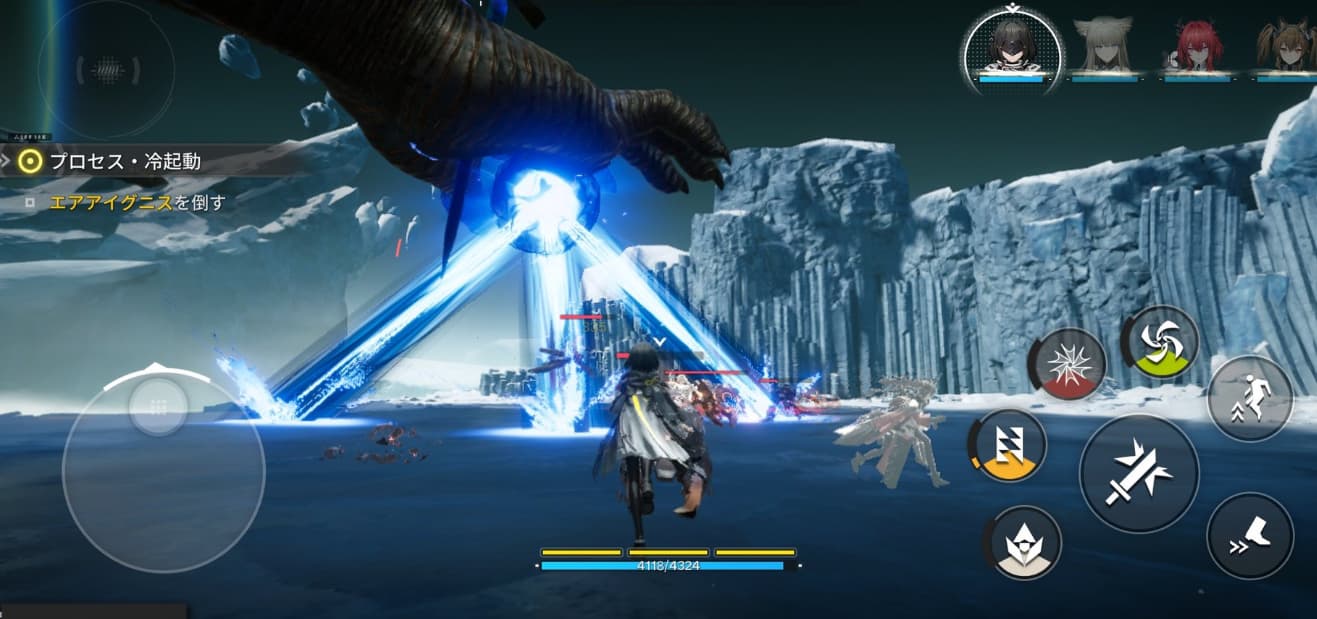Image resolution: width=1317 pixels, height=619 pixels.
Task: Open the circular minimap
Action: click(106, 70)
